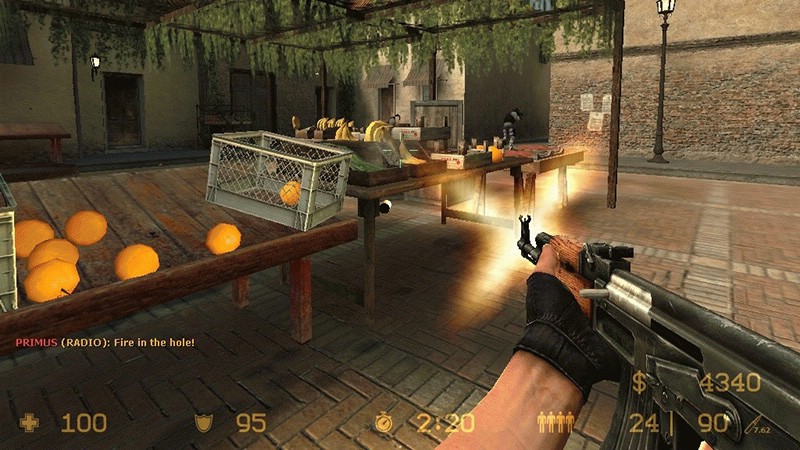Click the round timer stopwatch icon
The height and width of the screenshot is (450, 800).
click(384, 423)
